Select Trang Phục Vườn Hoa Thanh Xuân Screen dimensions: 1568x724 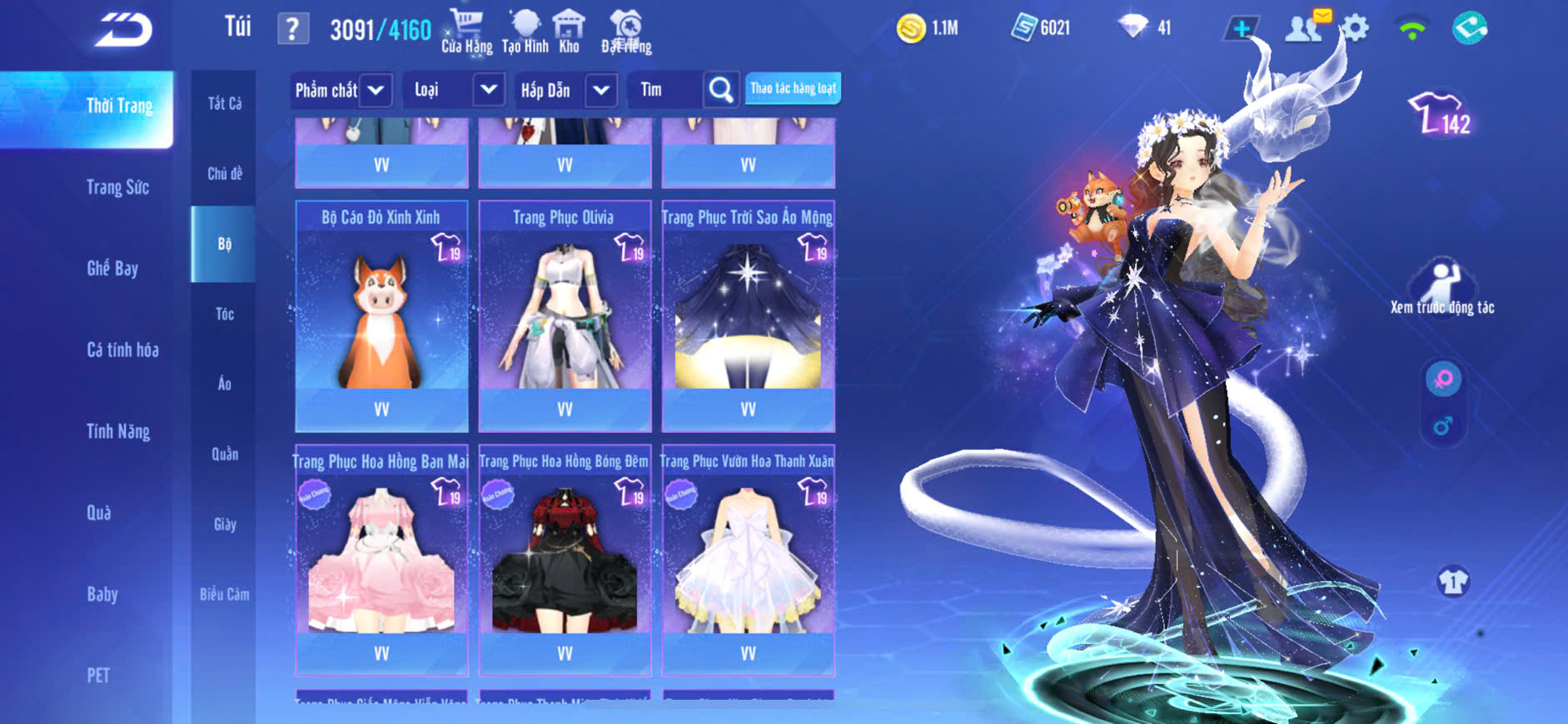[748, 559]
